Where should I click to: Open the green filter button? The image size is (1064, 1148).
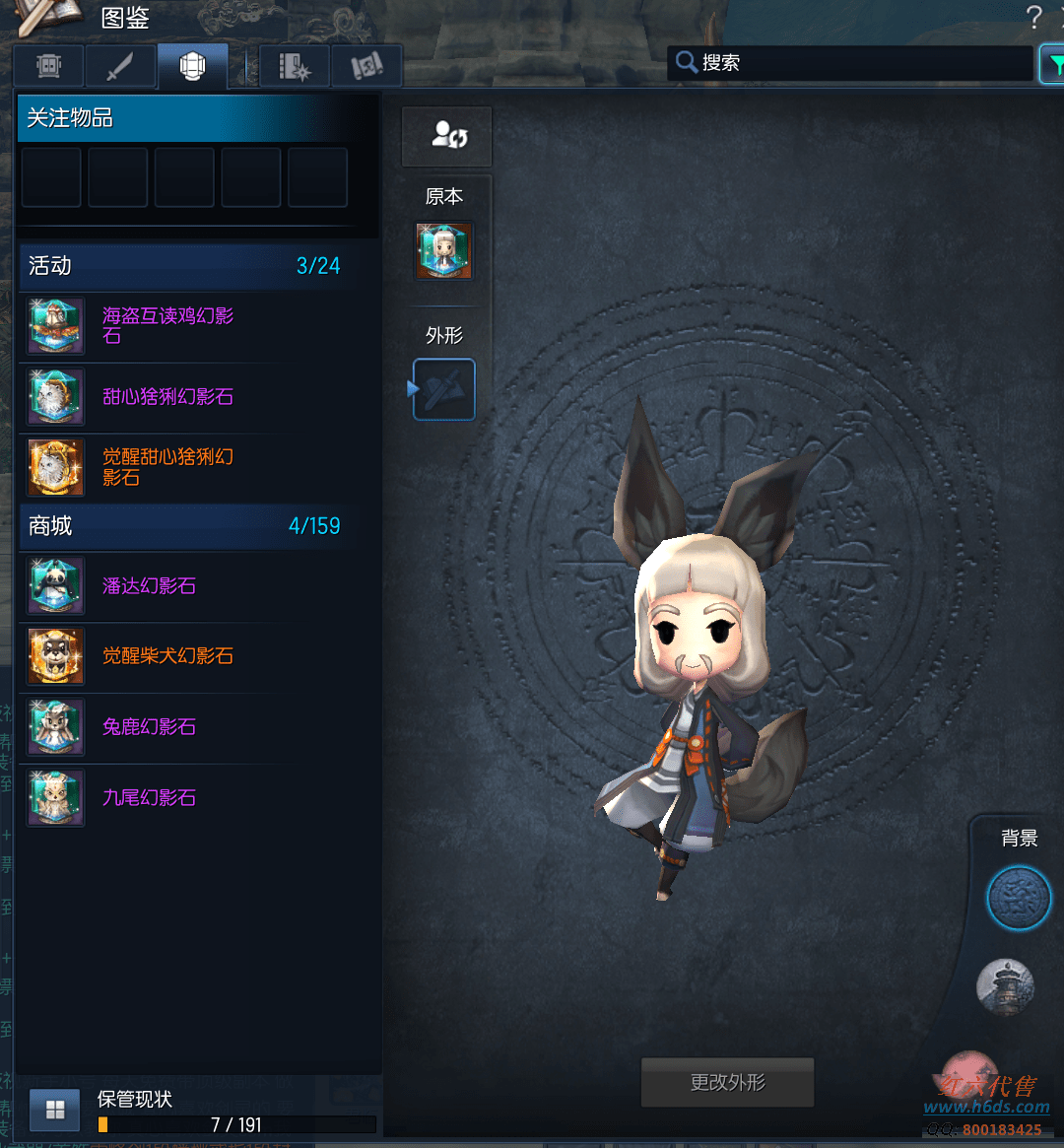[1054, 64]
